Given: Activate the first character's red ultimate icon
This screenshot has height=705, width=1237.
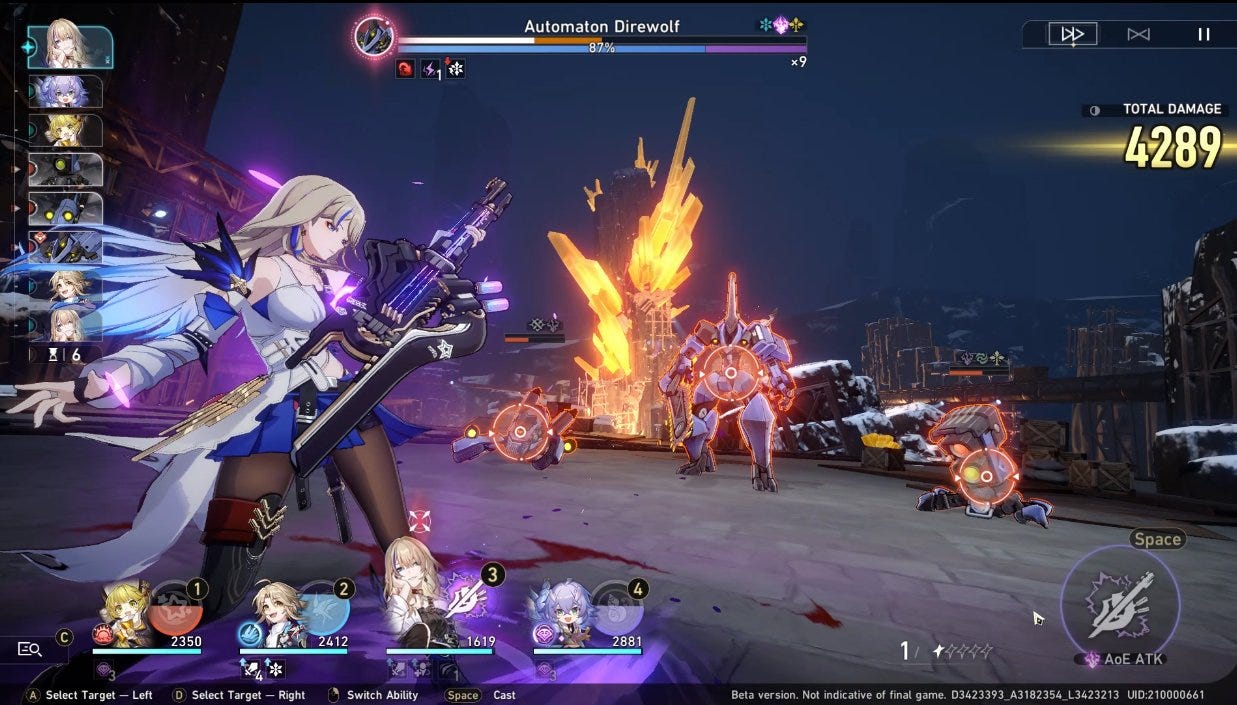Looking at the screenshot, I should point(176,609).
